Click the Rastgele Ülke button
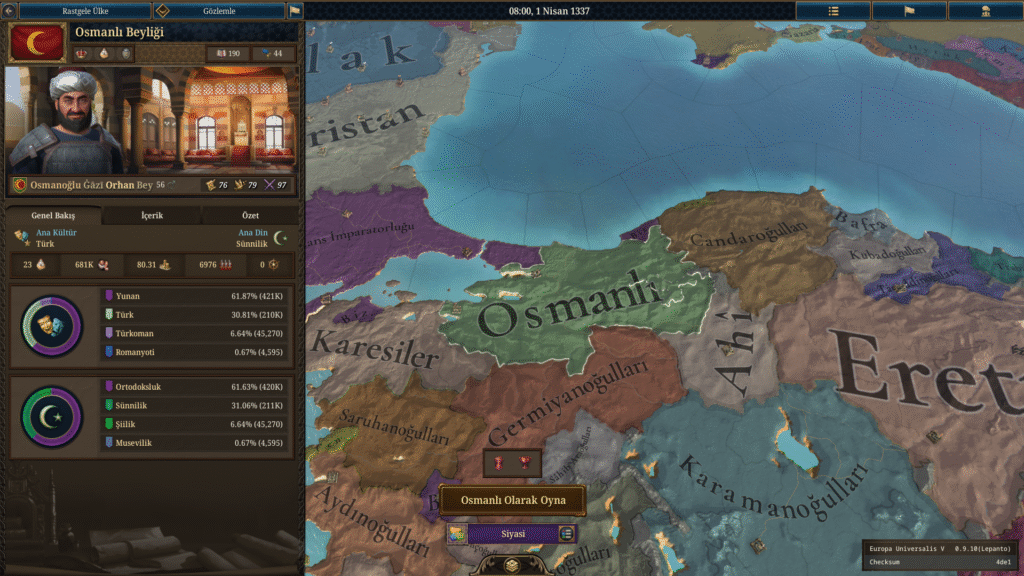This screenshot has height=576, width=1024. click(x=84, y=10)
